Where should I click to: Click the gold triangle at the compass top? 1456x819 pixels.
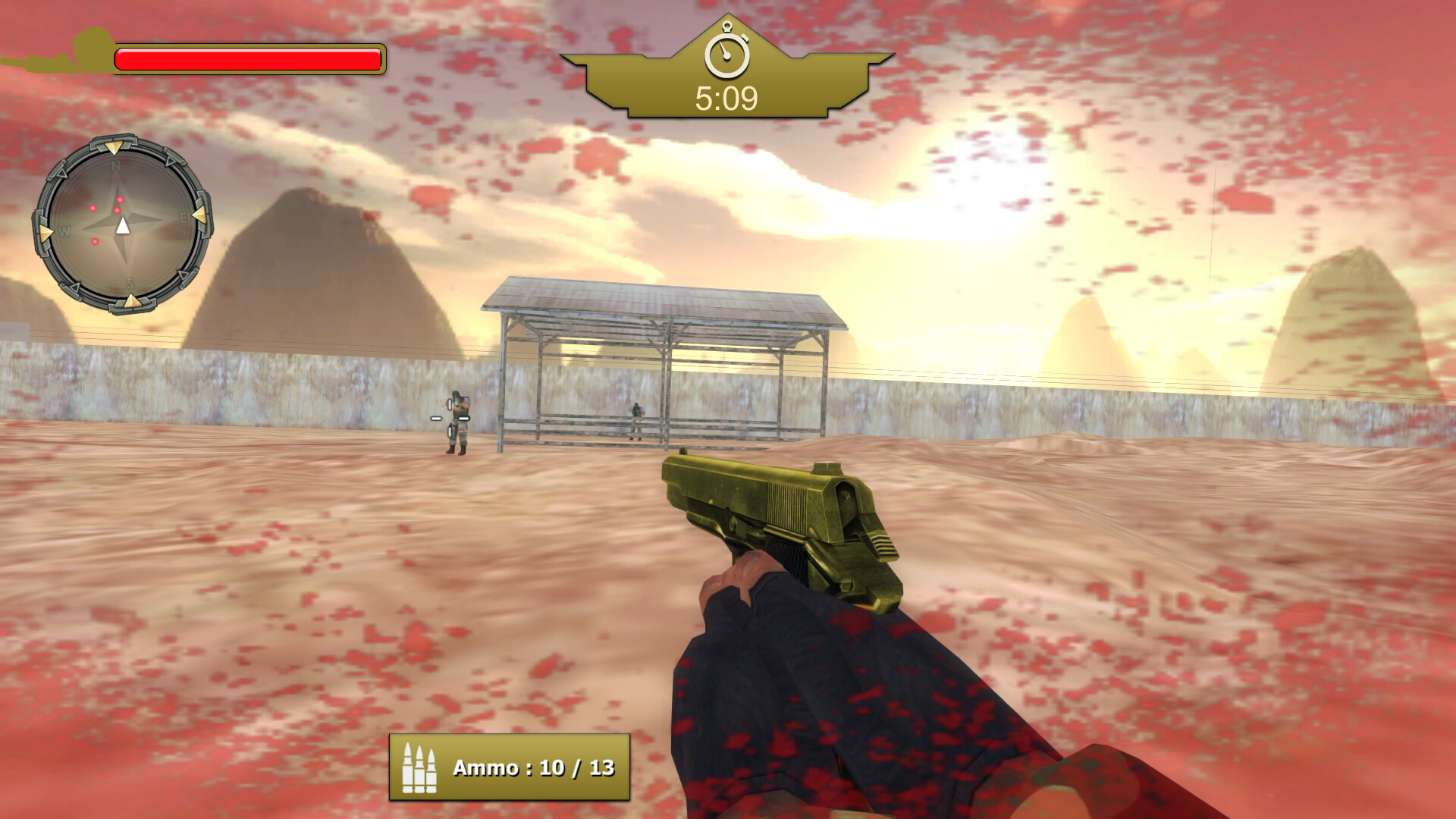pos(115,147)
